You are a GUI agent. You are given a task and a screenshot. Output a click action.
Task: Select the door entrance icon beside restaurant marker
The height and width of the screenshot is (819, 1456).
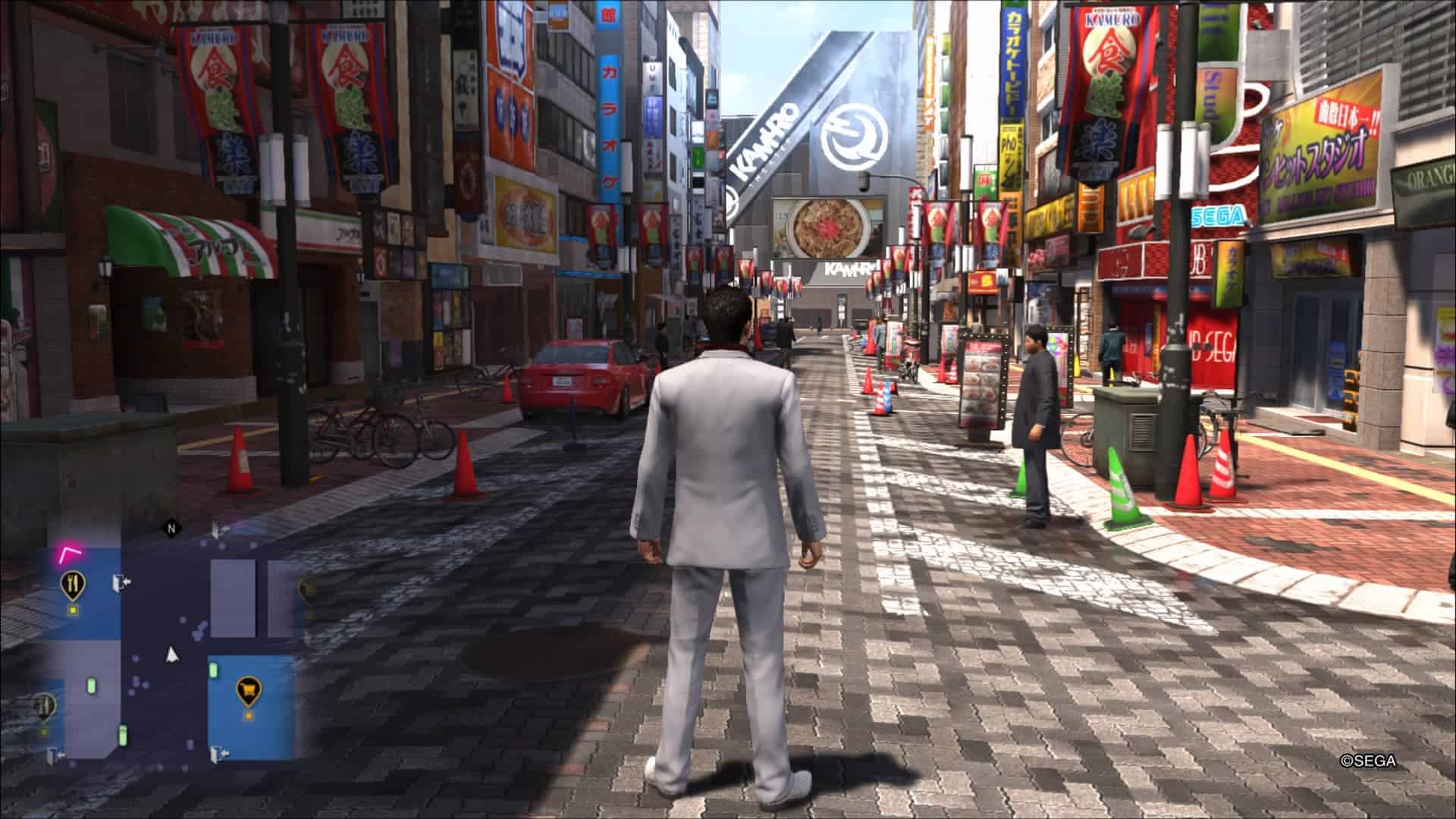[120, 582]
